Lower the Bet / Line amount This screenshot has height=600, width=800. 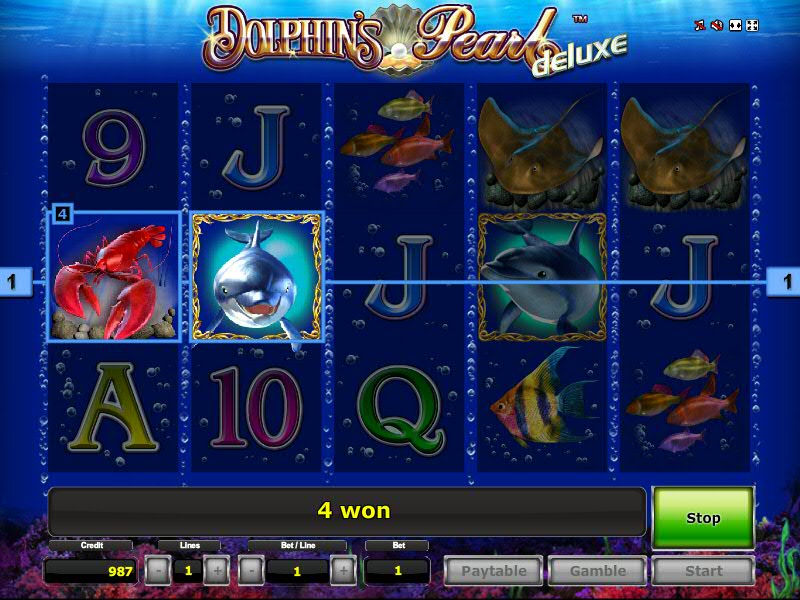coord(251,571)
